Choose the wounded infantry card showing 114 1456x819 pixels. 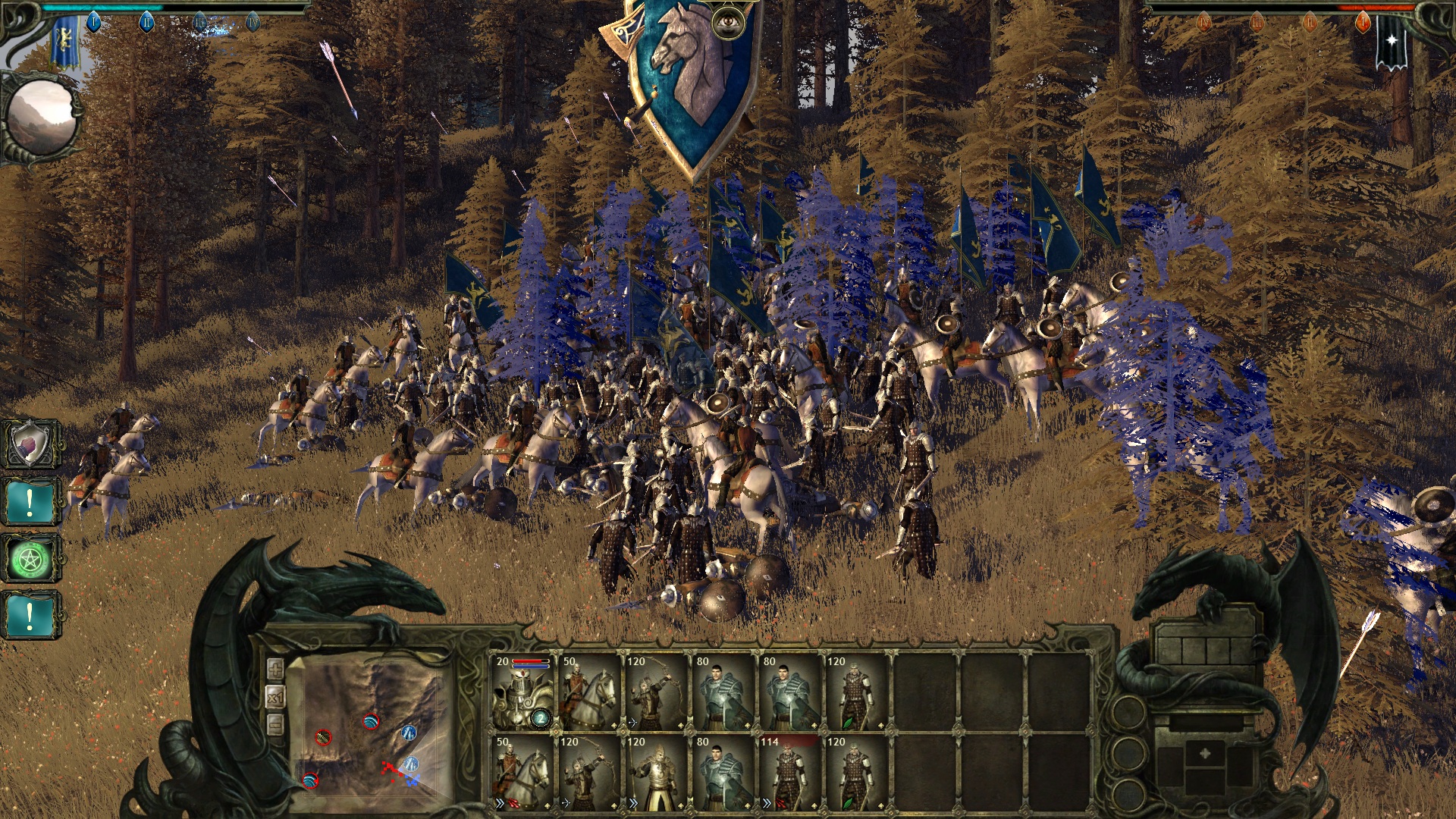pos(789,773)
